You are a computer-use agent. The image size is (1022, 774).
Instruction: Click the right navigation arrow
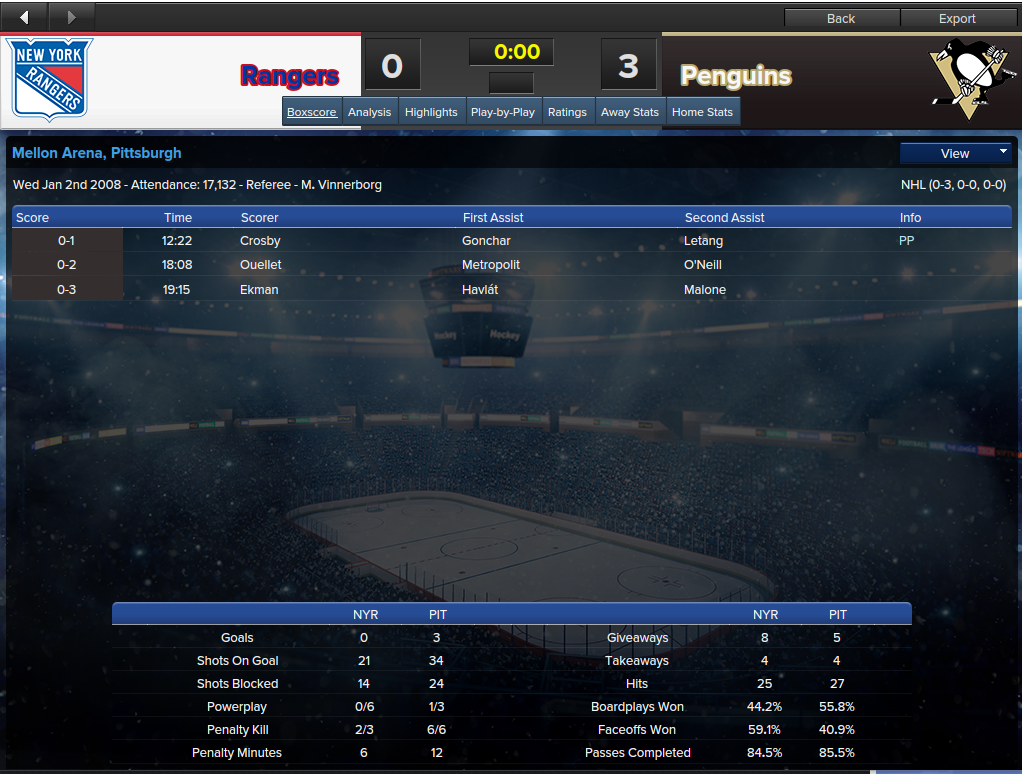point(71,17)
